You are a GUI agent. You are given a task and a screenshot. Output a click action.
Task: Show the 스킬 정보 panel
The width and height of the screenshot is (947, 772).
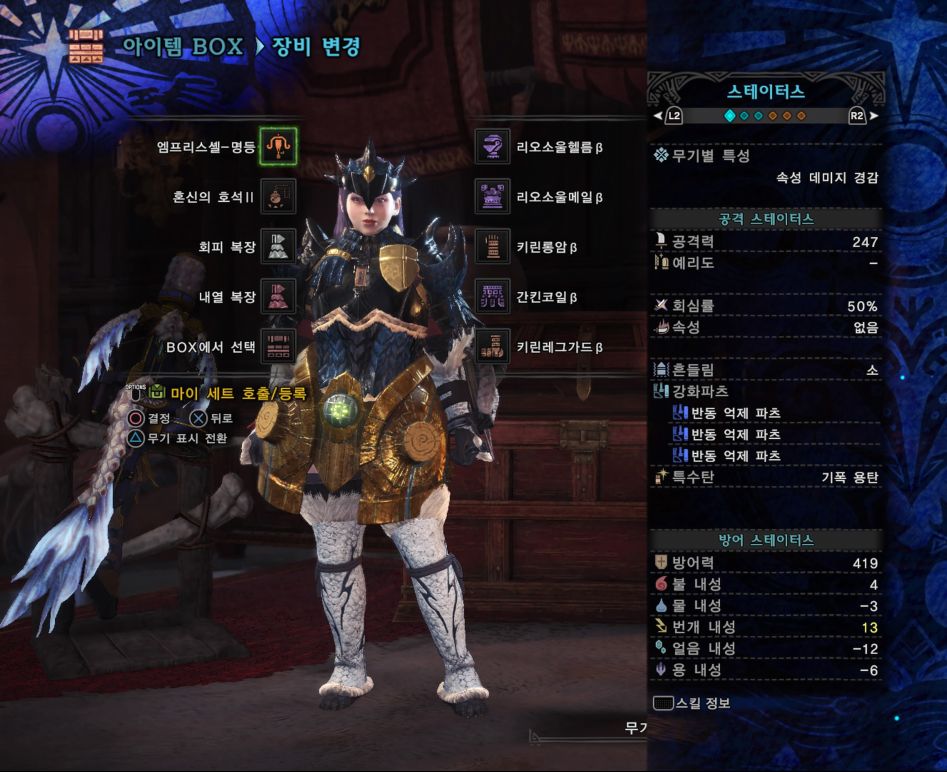pos(691,703)
